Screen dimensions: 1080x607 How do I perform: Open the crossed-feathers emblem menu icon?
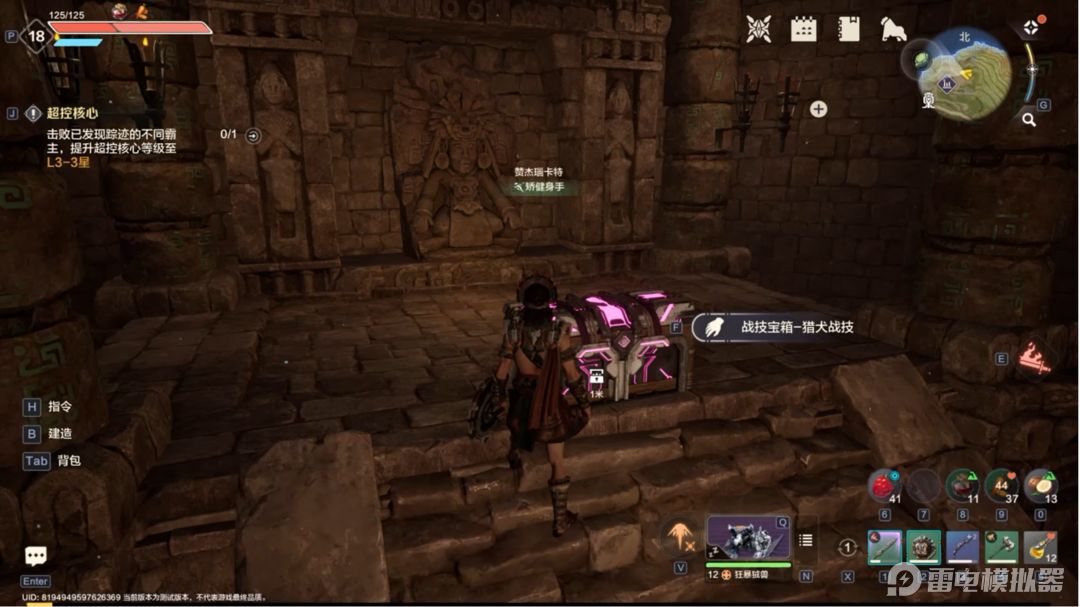(x=758, y=30)
